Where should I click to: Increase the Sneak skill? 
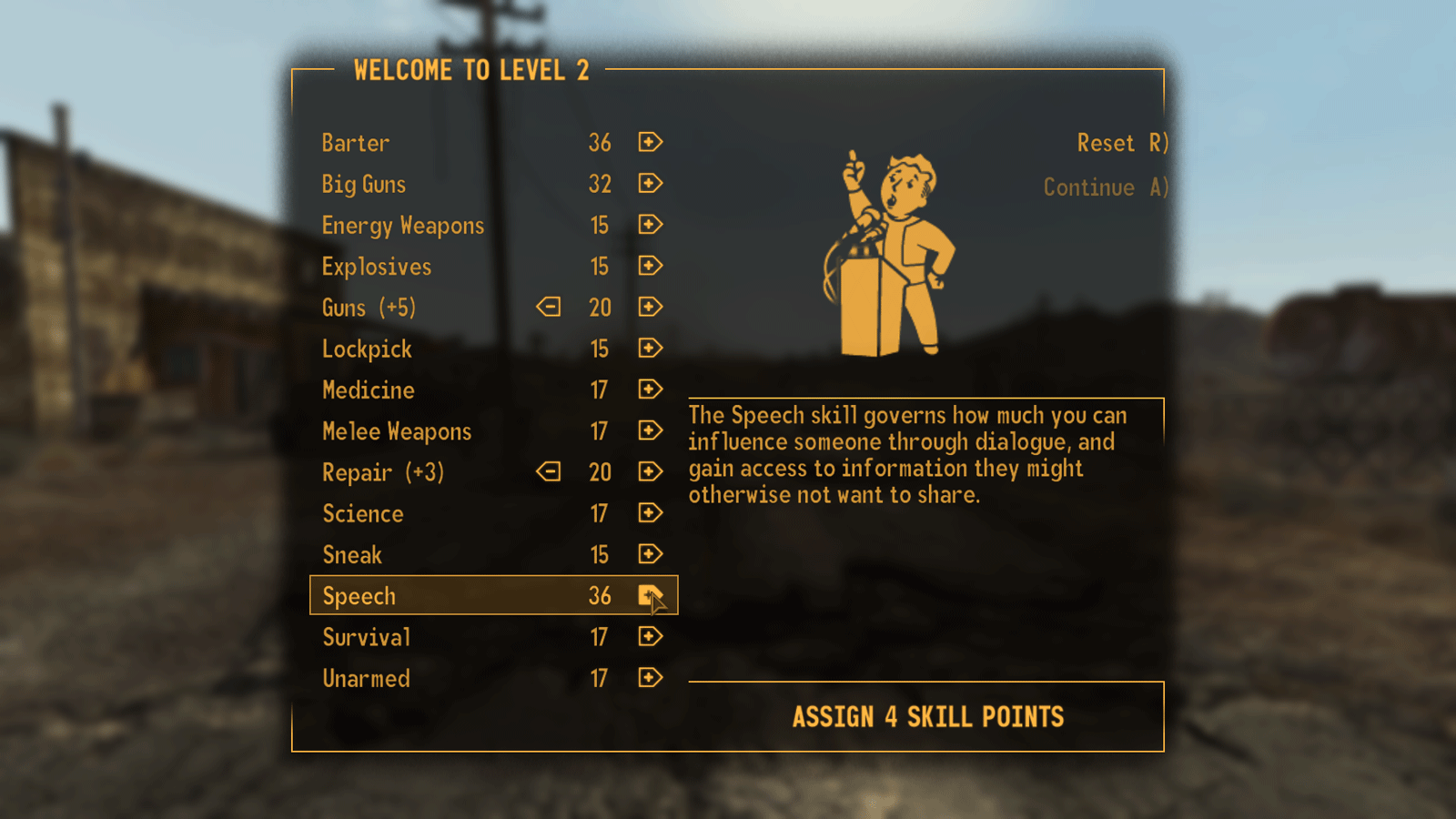coord(649,554)
